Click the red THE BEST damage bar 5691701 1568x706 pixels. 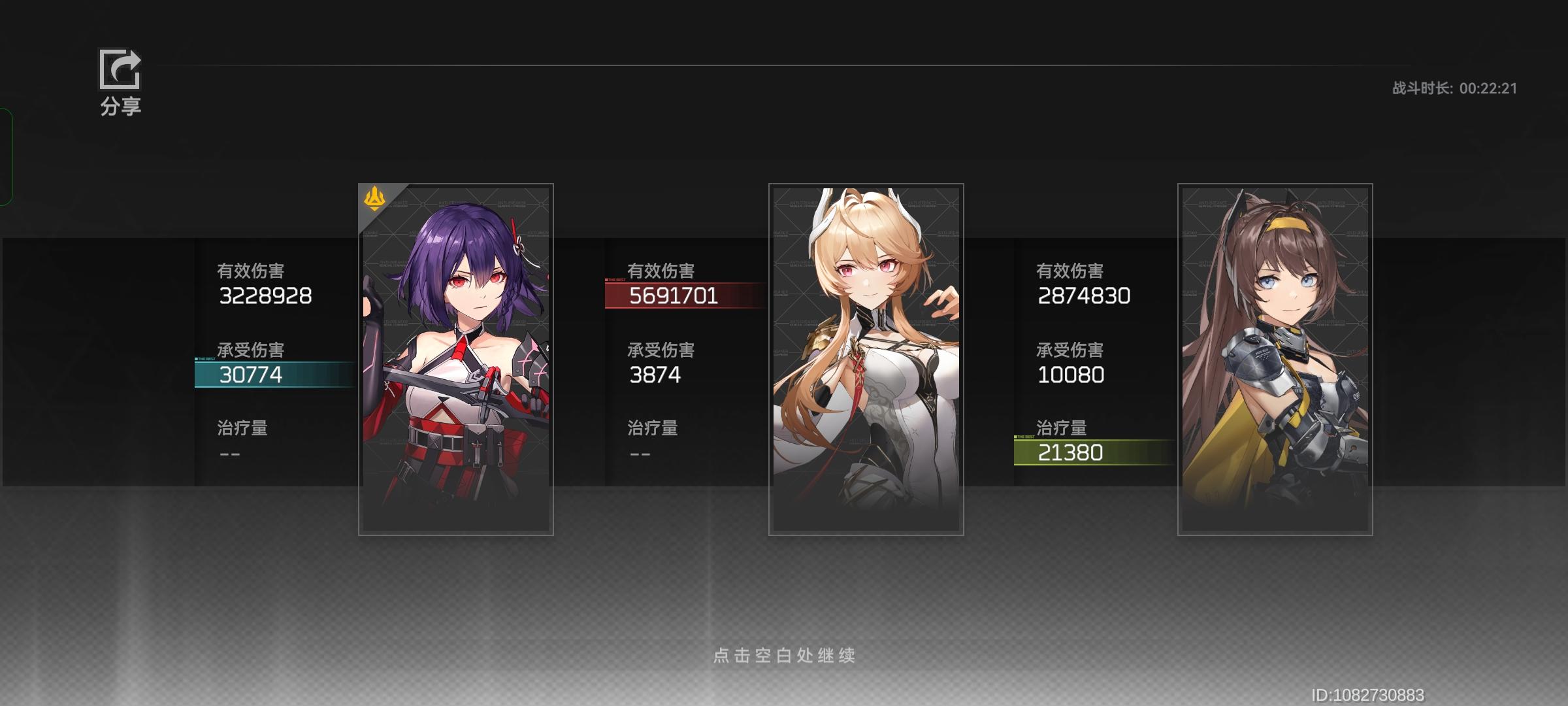click(x=679, y=297)
